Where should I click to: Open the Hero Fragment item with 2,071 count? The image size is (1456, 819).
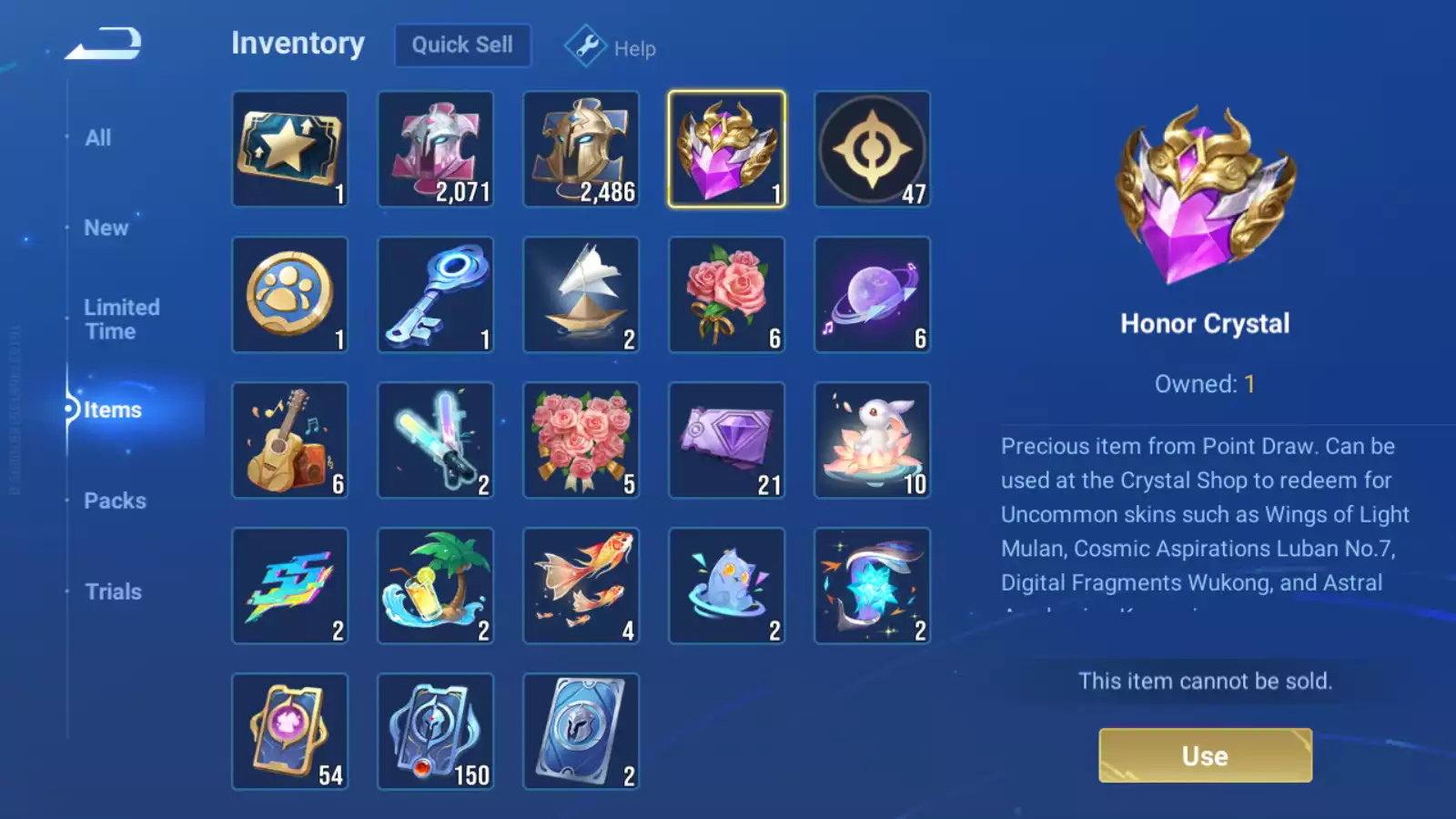coord(436,148)
